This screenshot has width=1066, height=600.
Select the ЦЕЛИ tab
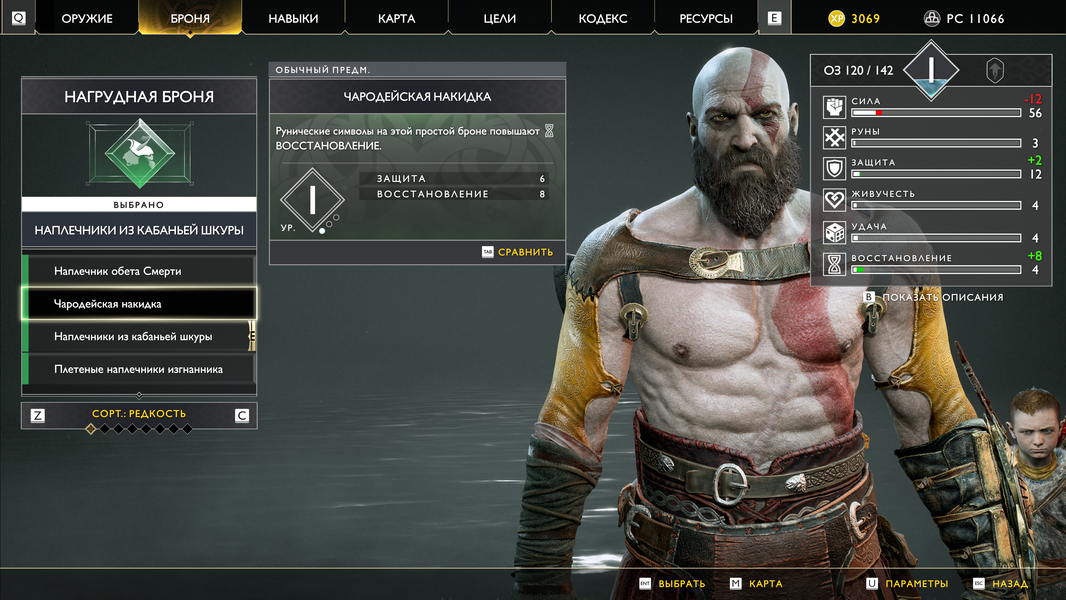pyautogui.click(x=500, y=18)
